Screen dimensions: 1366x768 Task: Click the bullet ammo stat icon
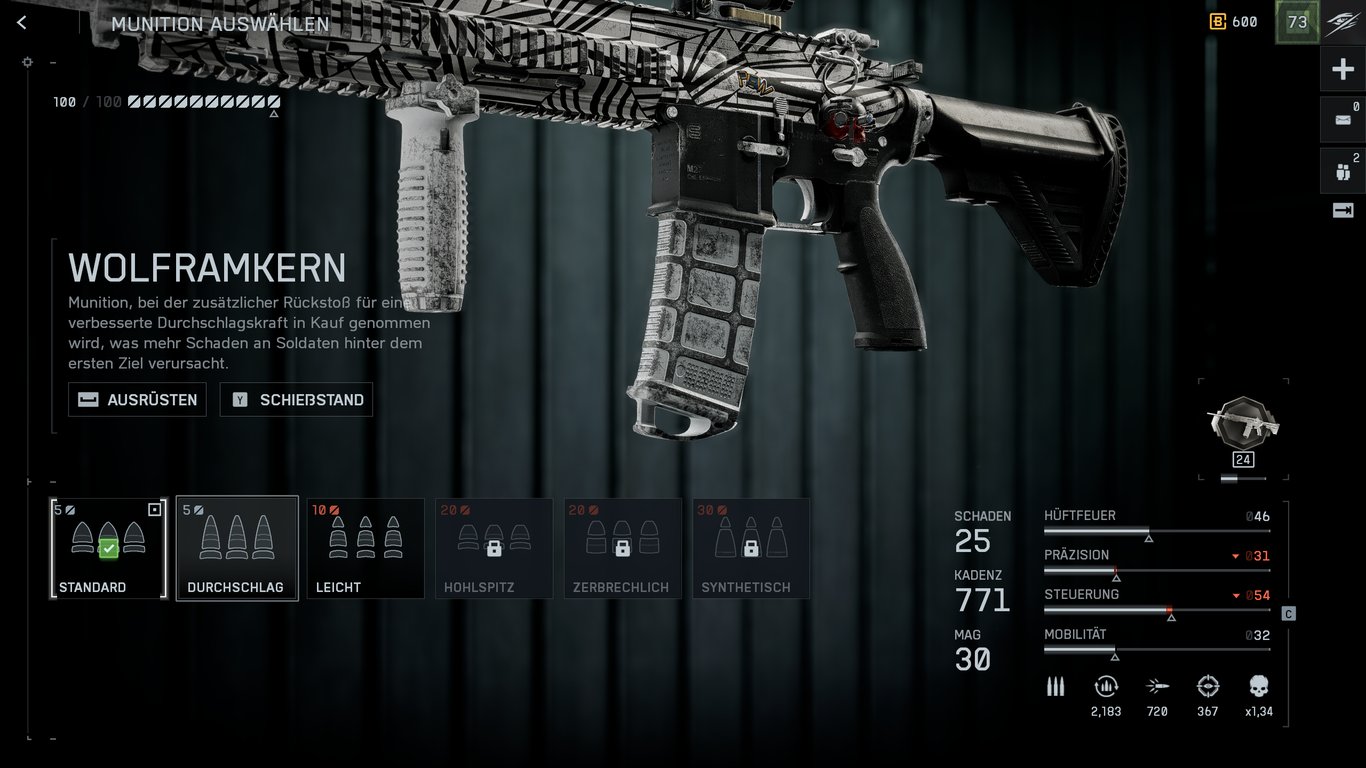coord(1055,686)
